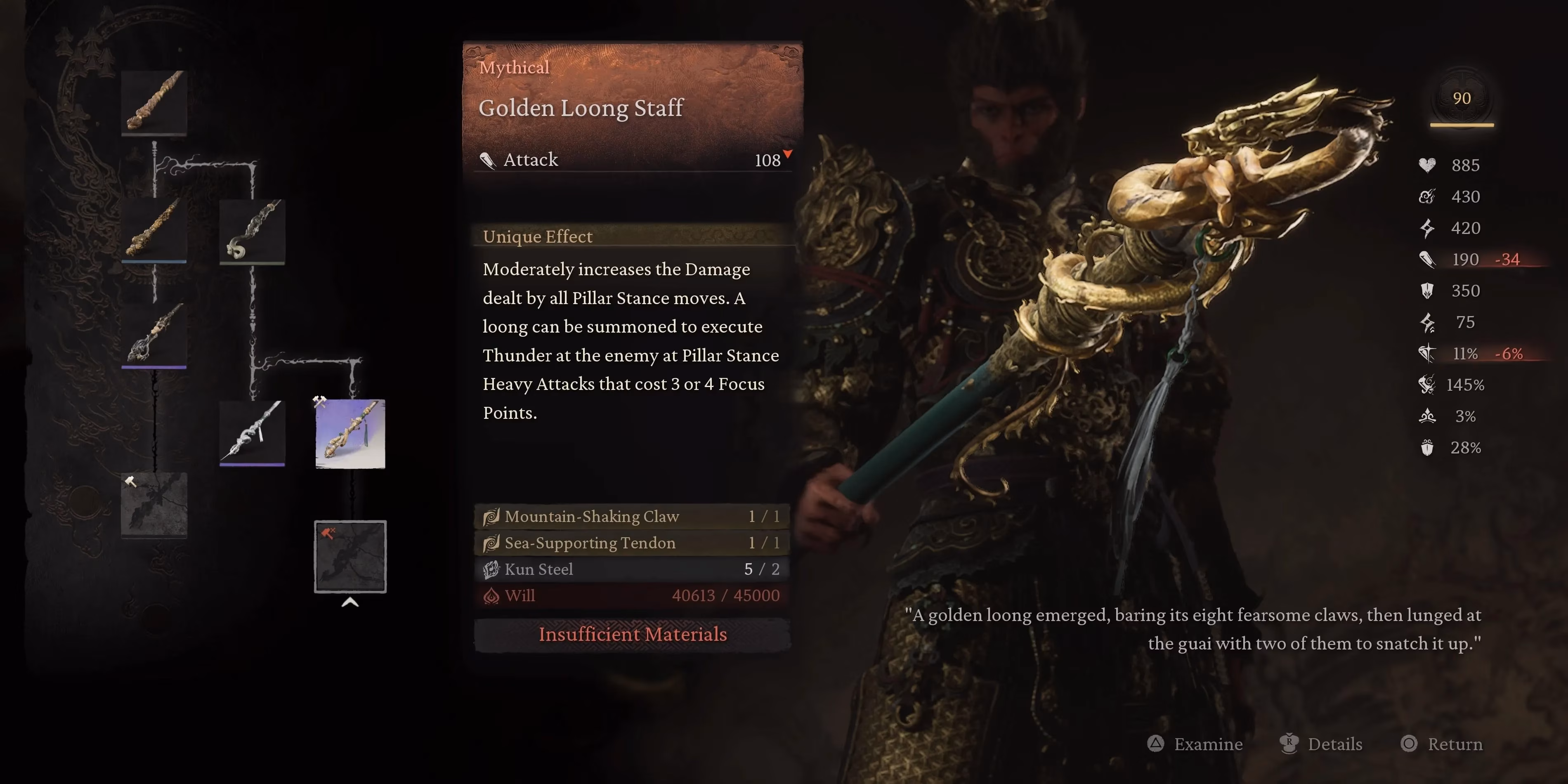Select the Golden Loong Staff thumbnail in the tree

pyautogui.click(x=350, y=434)
